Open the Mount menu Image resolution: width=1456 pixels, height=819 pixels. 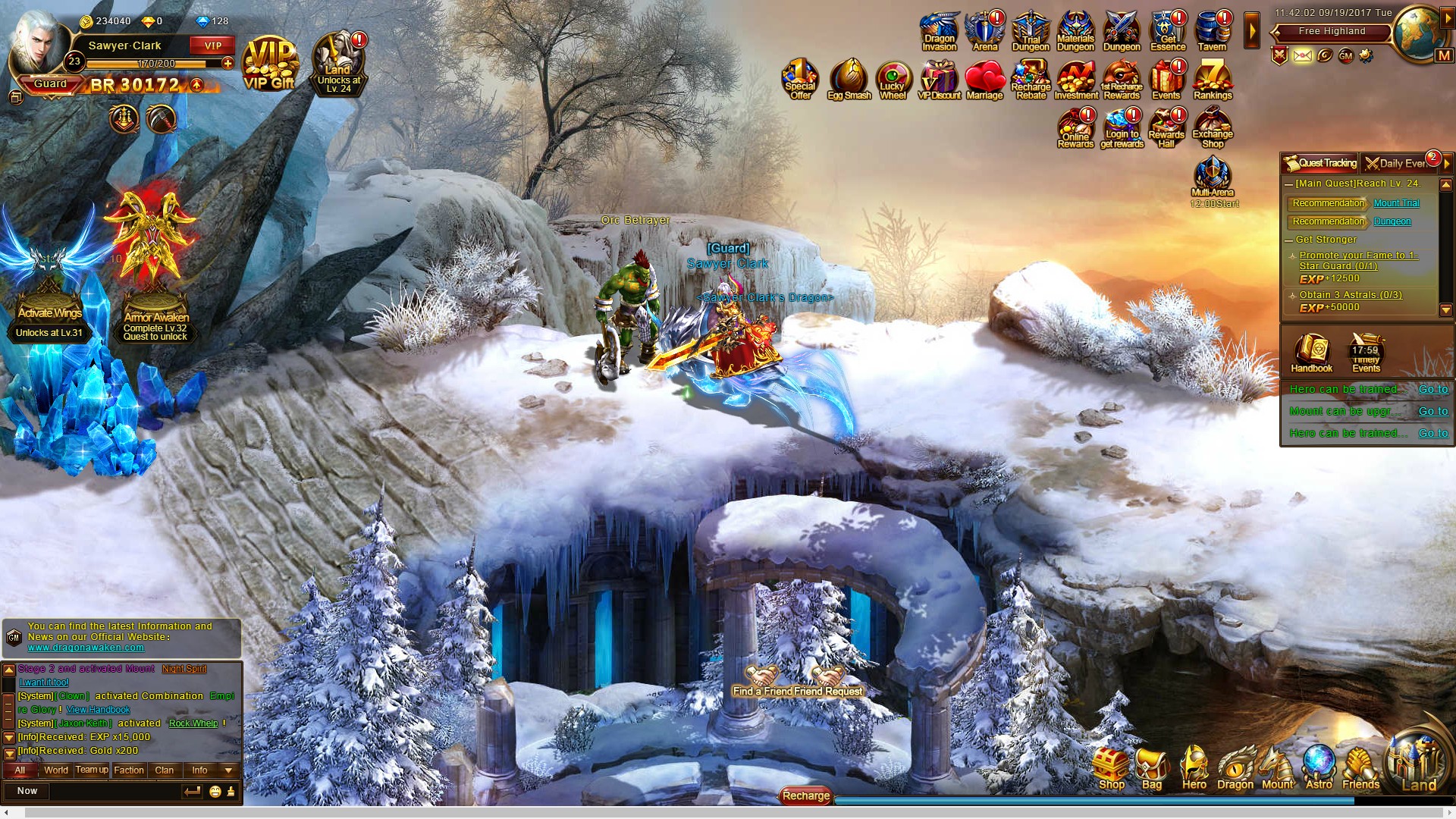click(1277, 768)
